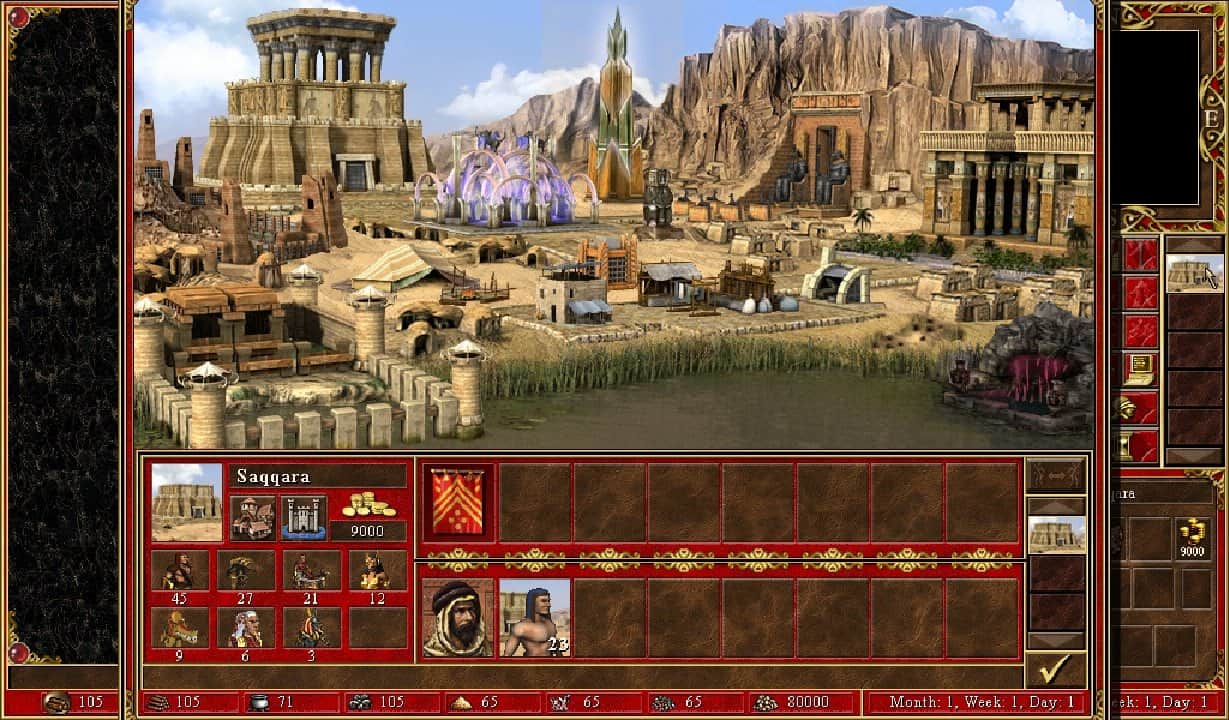Exit town with the gold checkmark button
Viewport: 1229px width, 720px height.
[x=1055, y=668]
